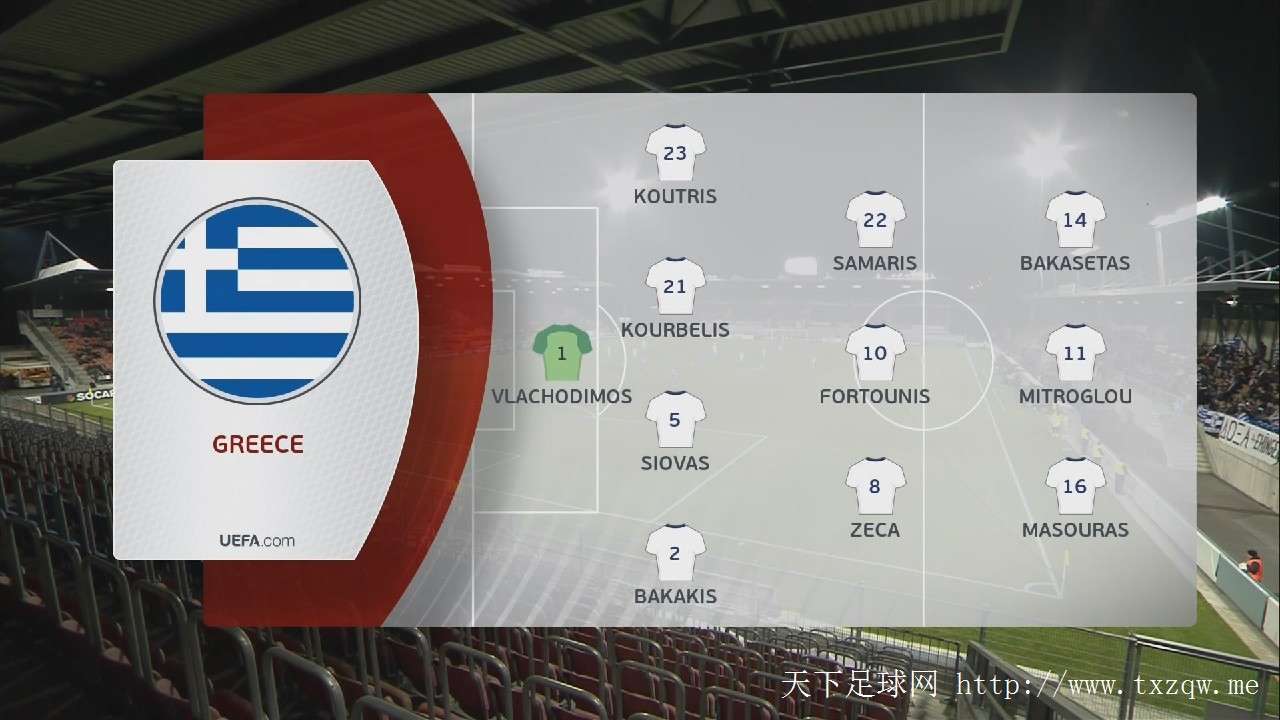Choose Samaris number 22 shirt

pyautogui.click(x=875, y=220)
